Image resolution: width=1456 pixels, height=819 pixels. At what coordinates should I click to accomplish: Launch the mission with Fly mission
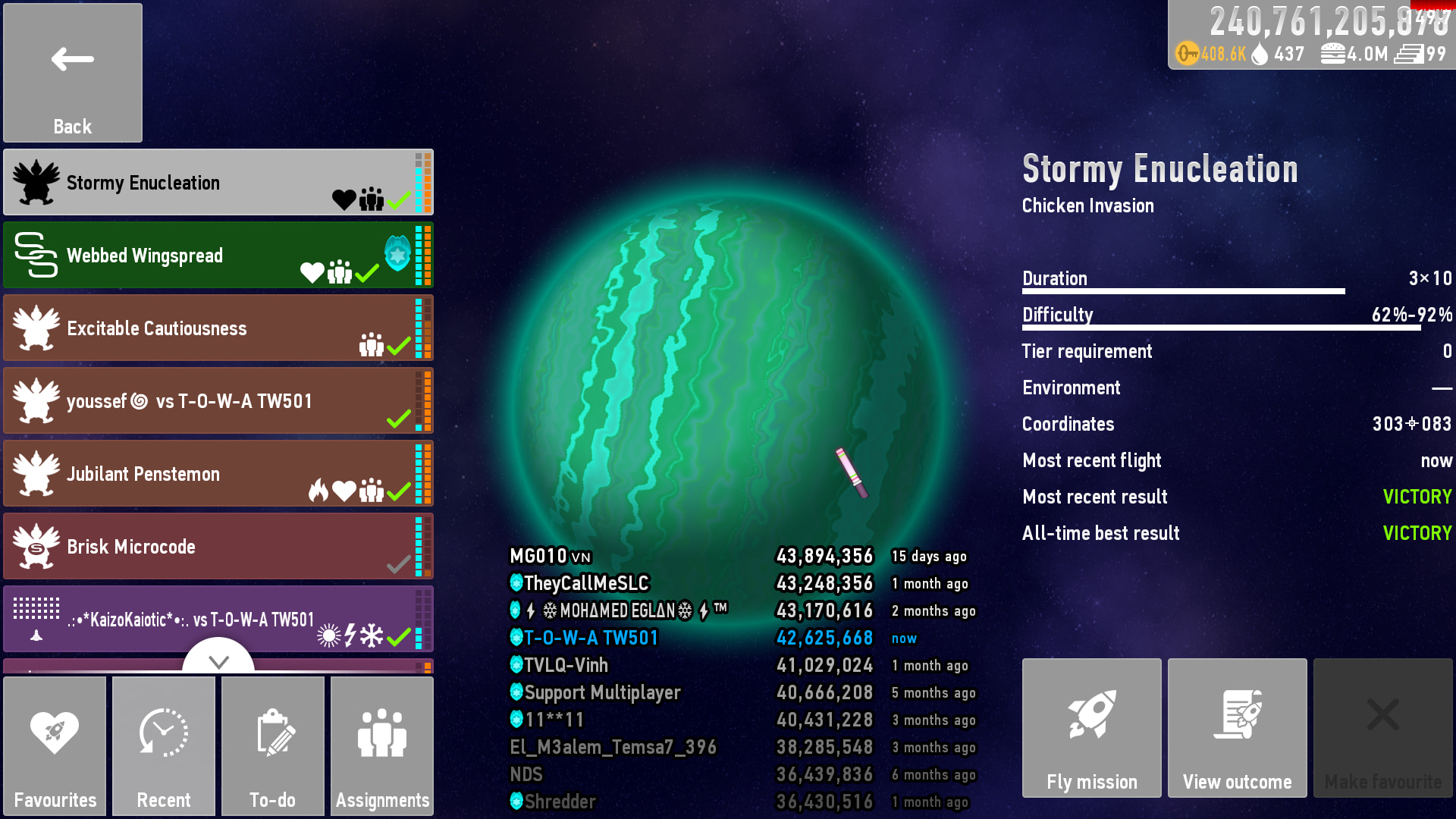tap(1092, 728)
